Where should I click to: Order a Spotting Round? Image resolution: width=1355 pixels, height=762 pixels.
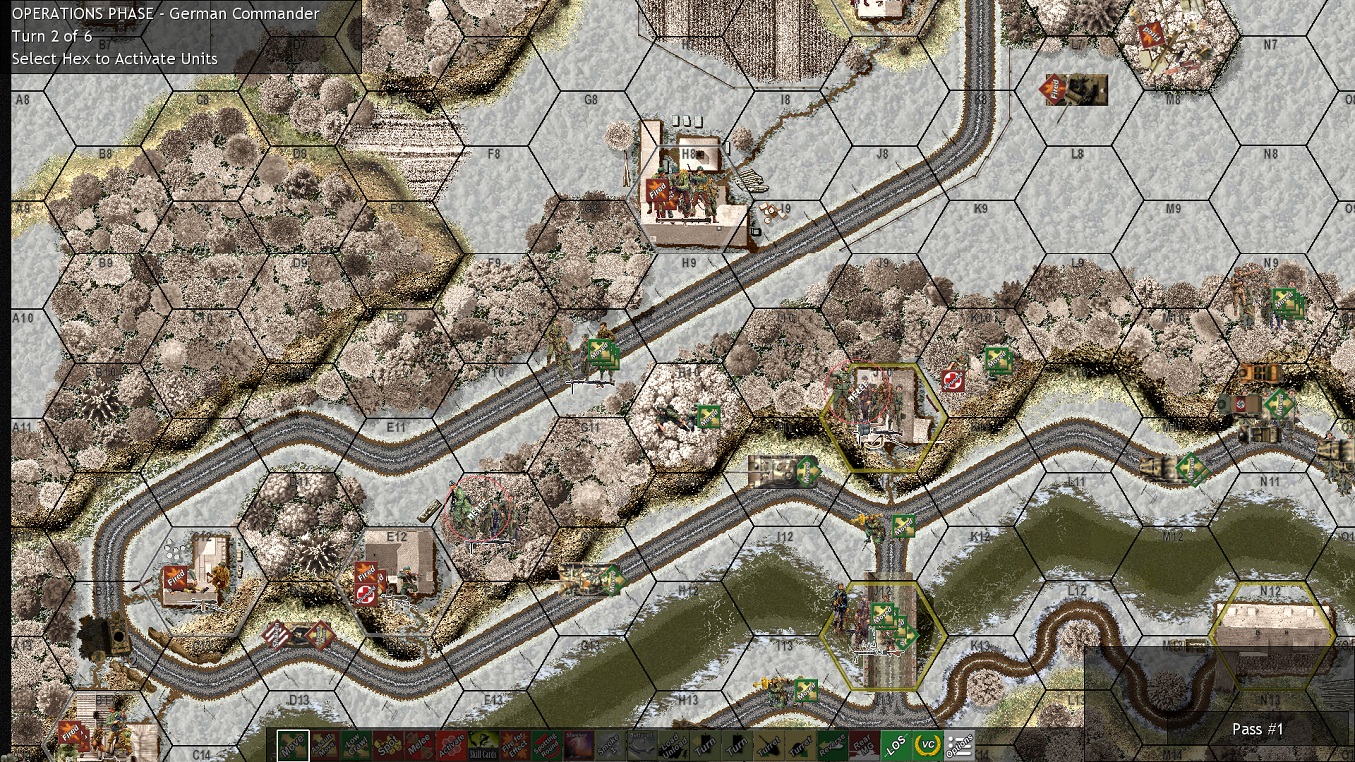(547, 746)
